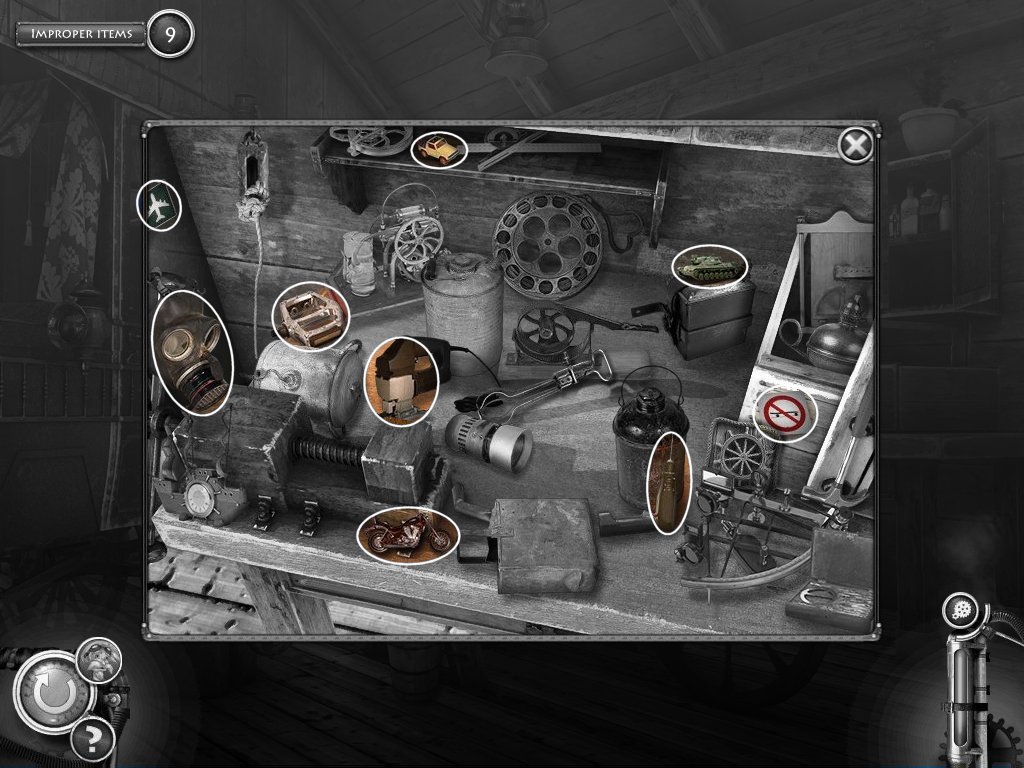Select the circled bicycle pedal

click(310, 317)
